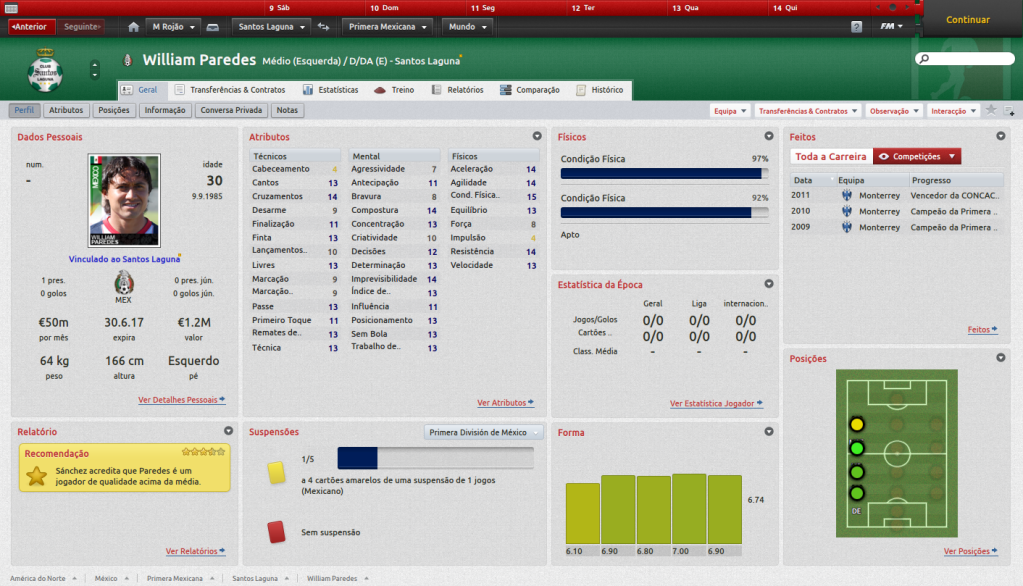Viewport: 1023px width, 586px height.
Task: Go to the Anterior player
Action: 31,26
